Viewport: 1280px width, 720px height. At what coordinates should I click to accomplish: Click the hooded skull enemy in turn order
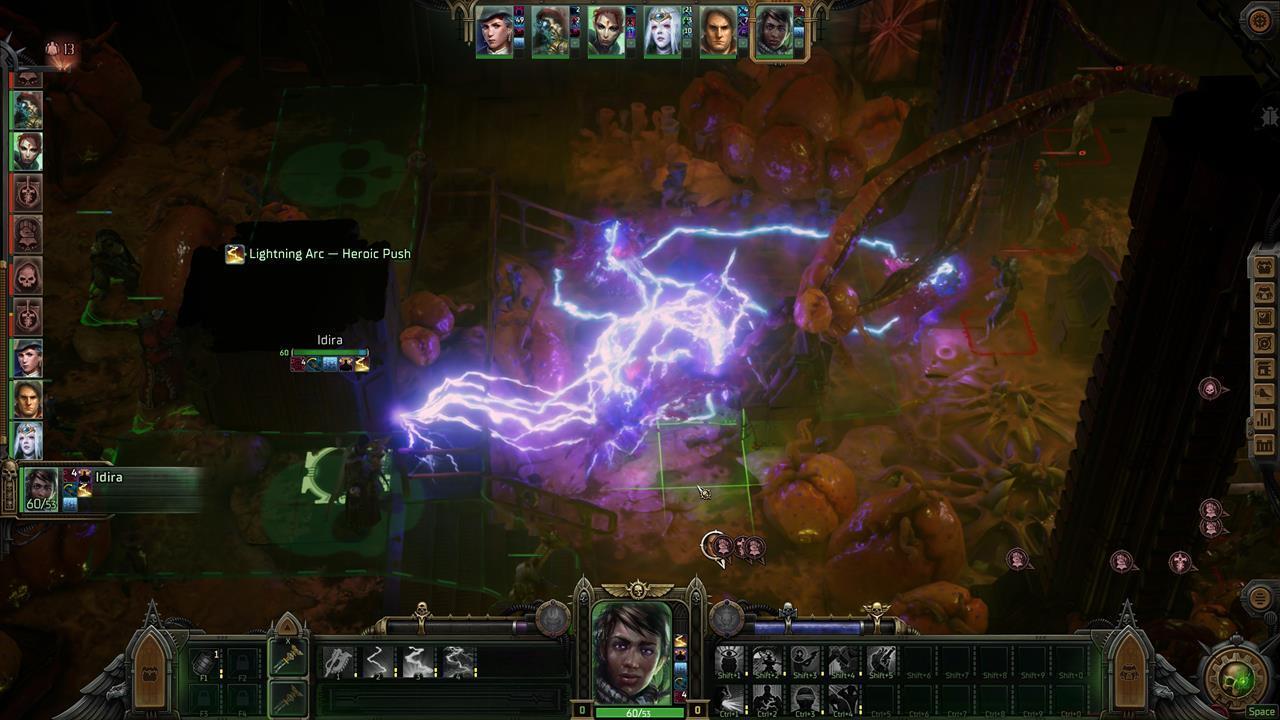[x=27, y=273]
